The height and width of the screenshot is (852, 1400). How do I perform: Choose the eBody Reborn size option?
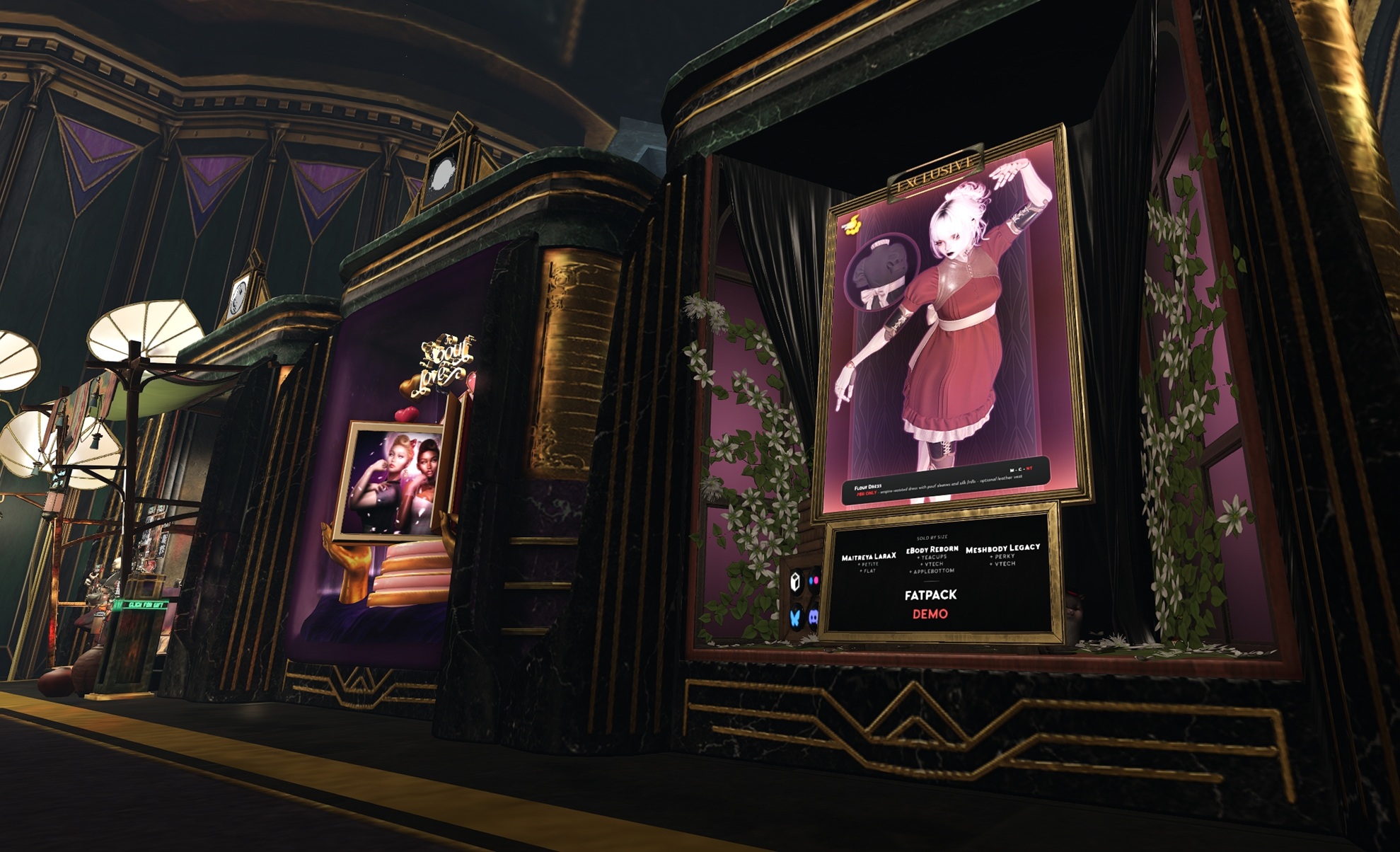coord(932,550)
